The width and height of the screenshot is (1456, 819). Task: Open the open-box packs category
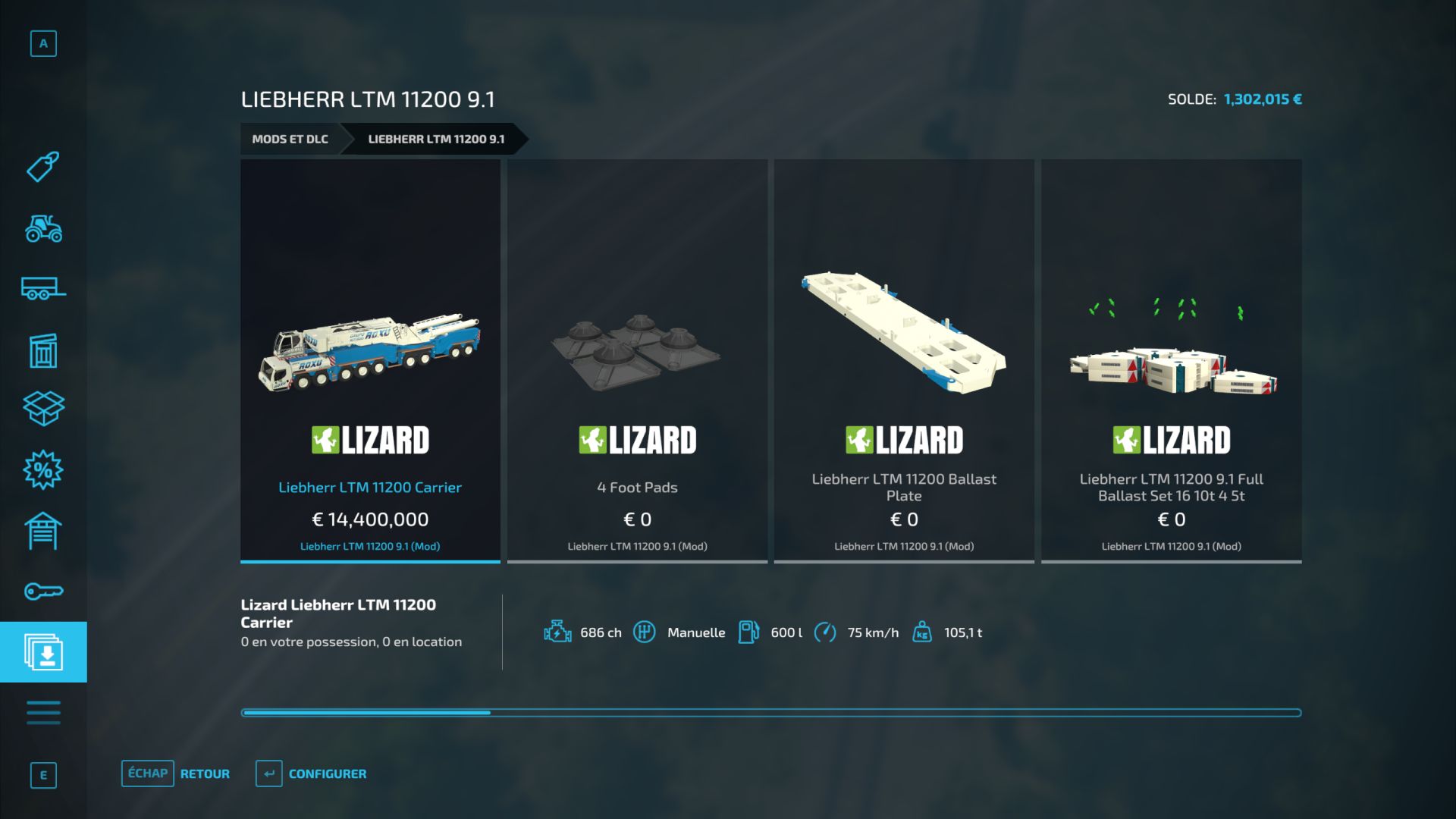(x=43, y=409)
